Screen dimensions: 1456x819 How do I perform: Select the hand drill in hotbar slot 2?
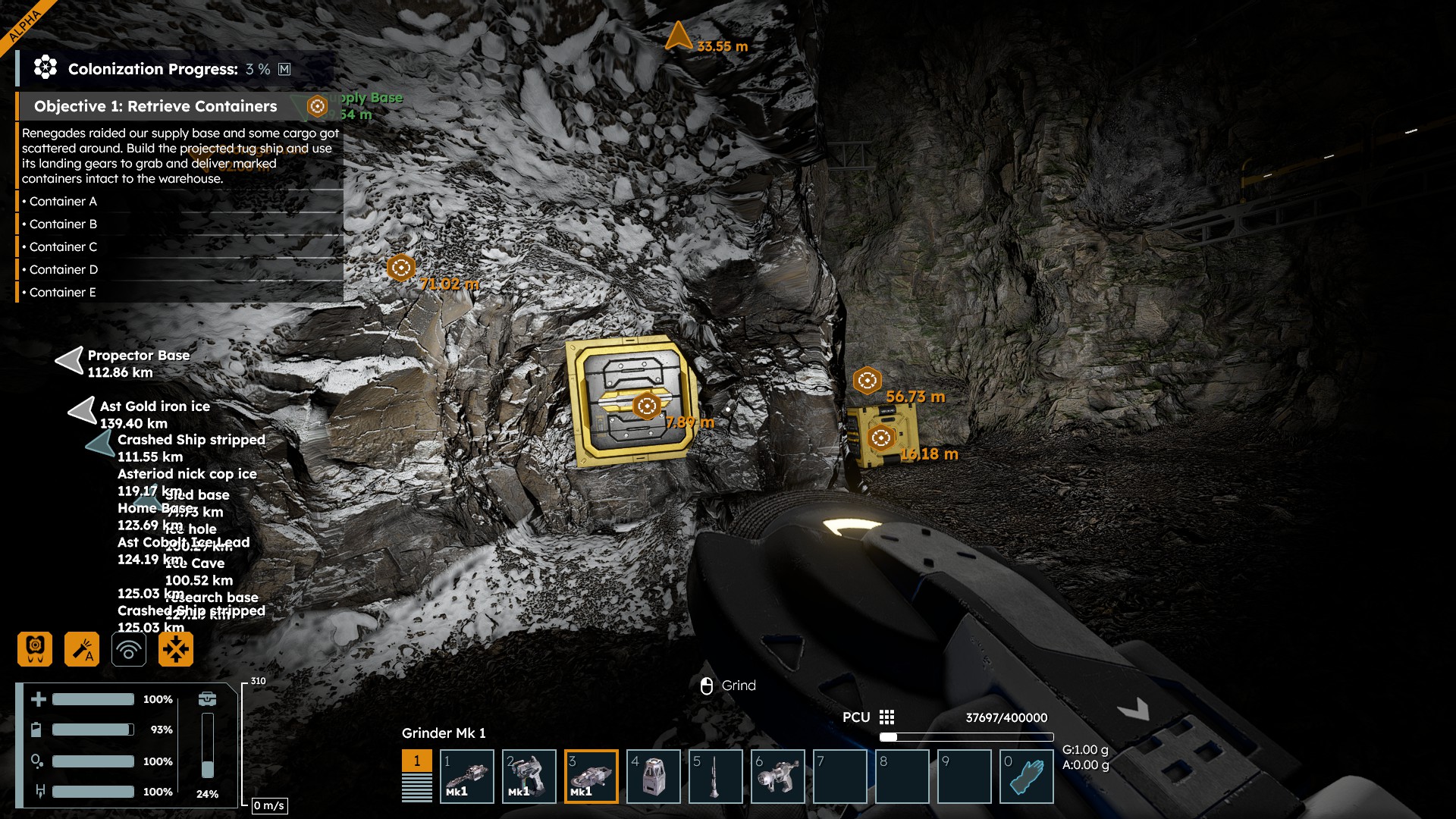pos(529,777)
